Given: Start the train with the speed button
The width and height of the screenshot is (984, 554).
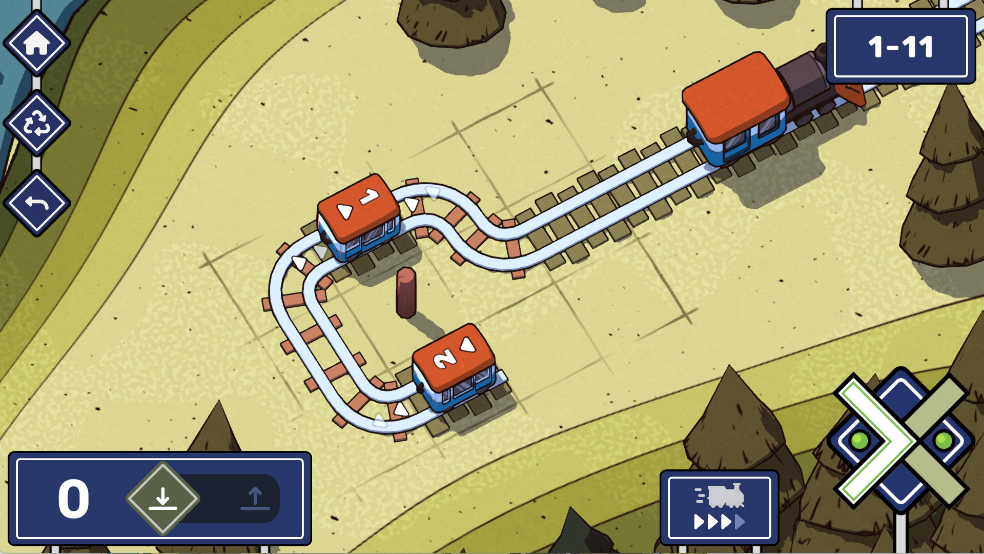Looking at the screenshot, I should pyautogui.click(x=719, y=507).
